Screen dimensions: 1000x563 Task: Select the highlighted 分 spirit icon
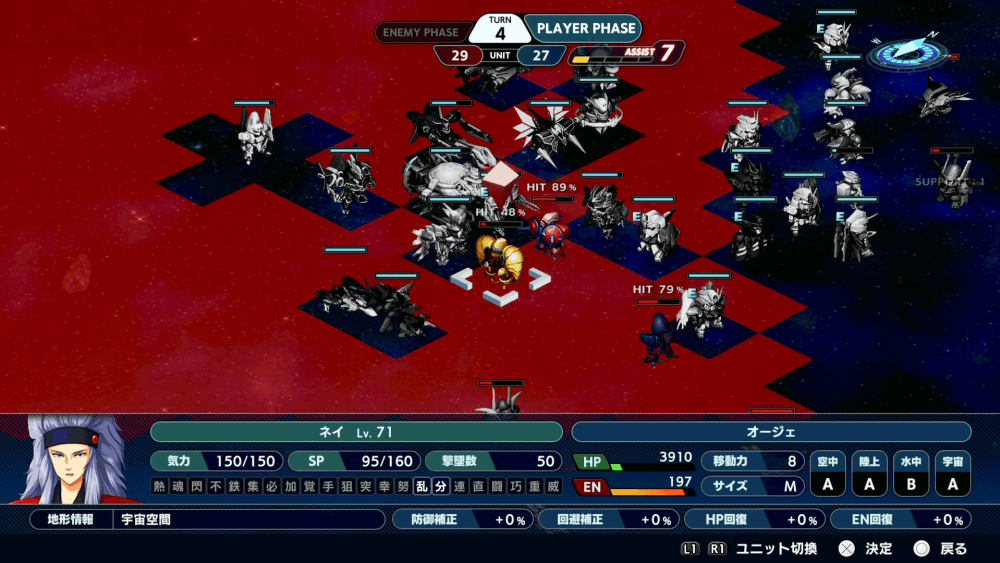(439, 487)
